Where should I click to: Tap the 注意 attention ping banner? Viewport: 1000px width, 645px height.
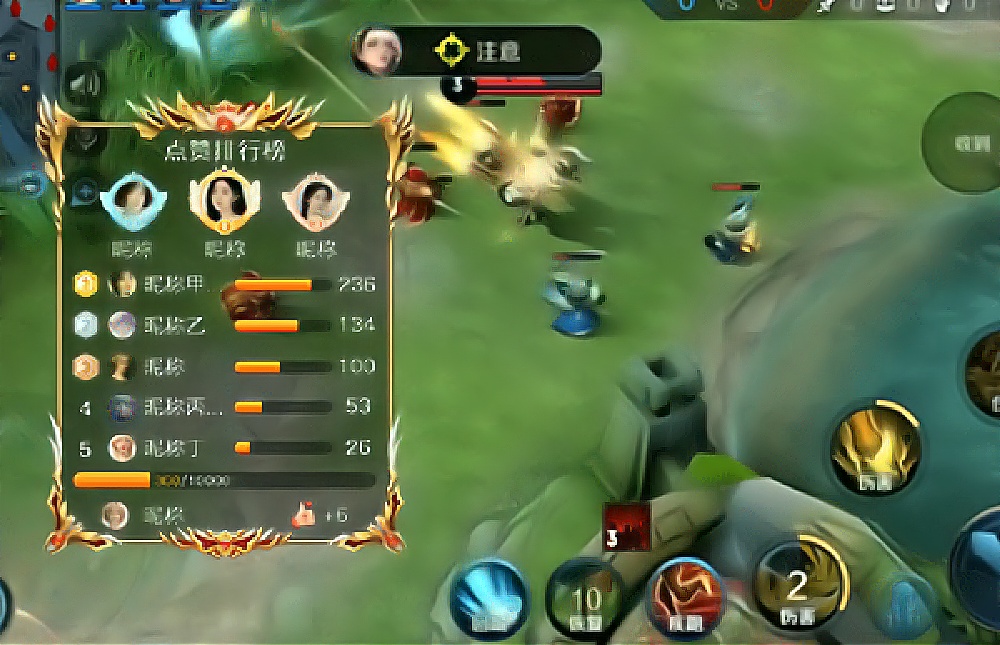pos(476,50)
